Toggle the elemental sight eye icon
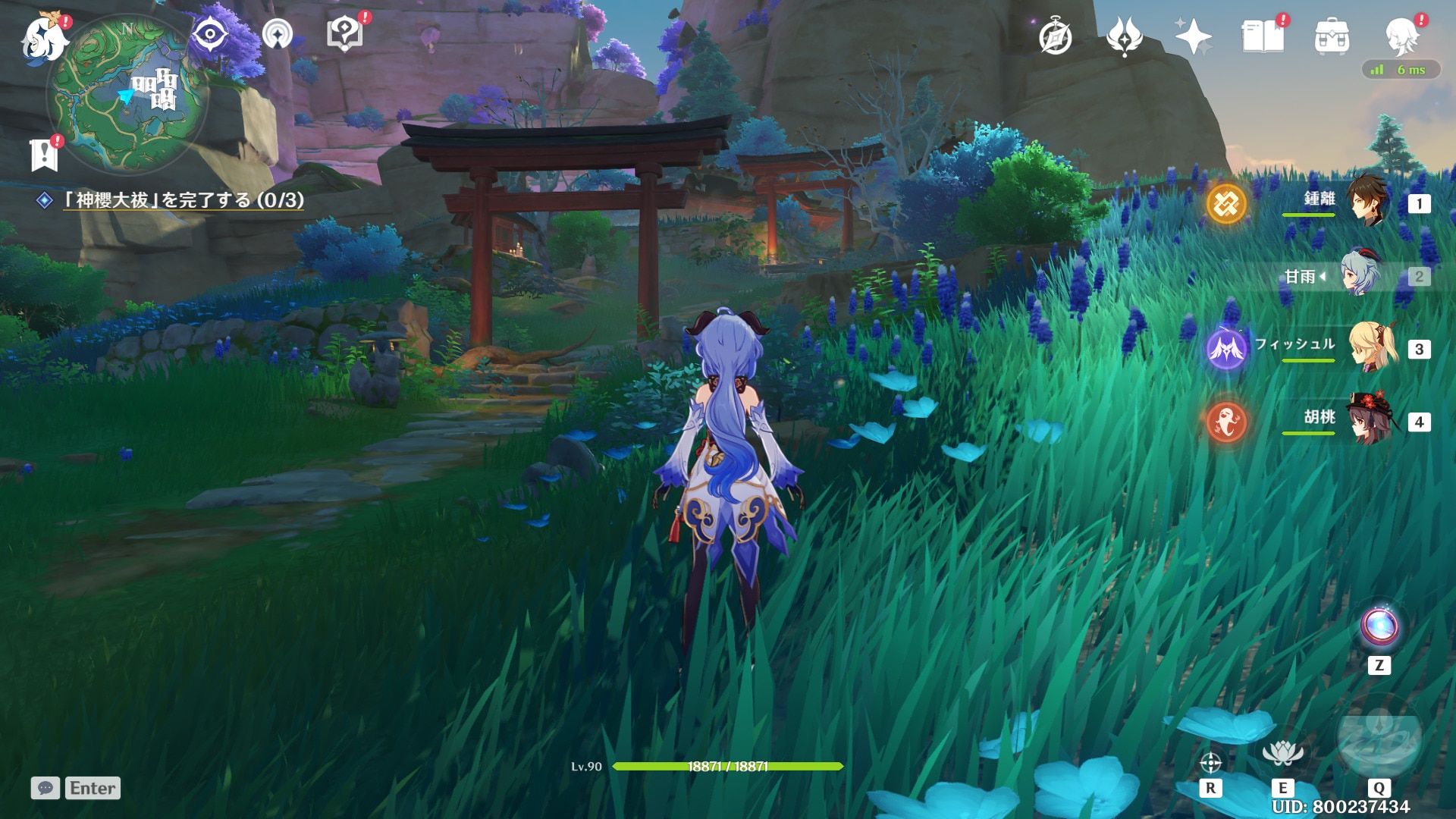 209,34
